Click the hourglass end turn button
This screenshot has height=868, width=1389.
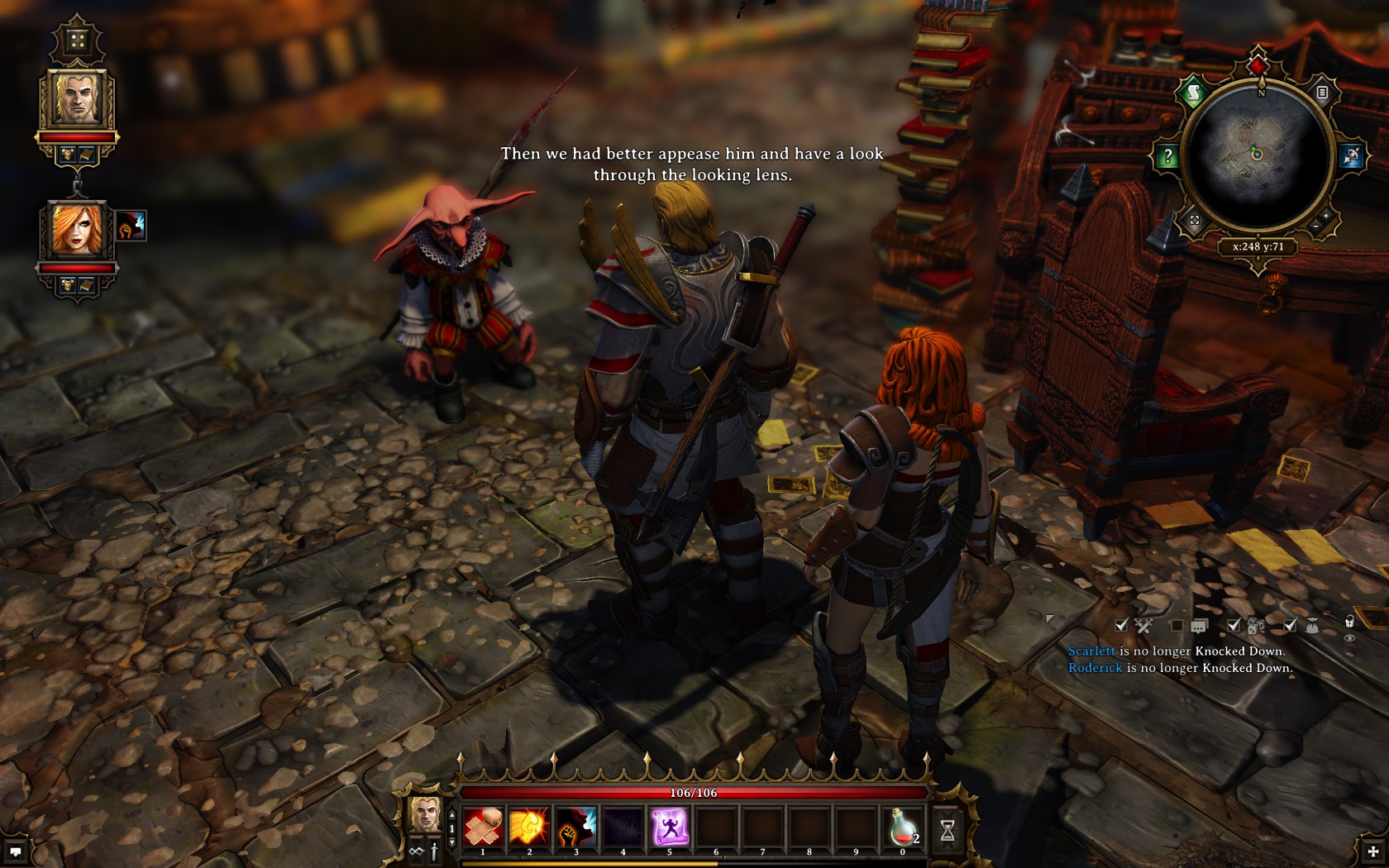(x=947, y=829)
